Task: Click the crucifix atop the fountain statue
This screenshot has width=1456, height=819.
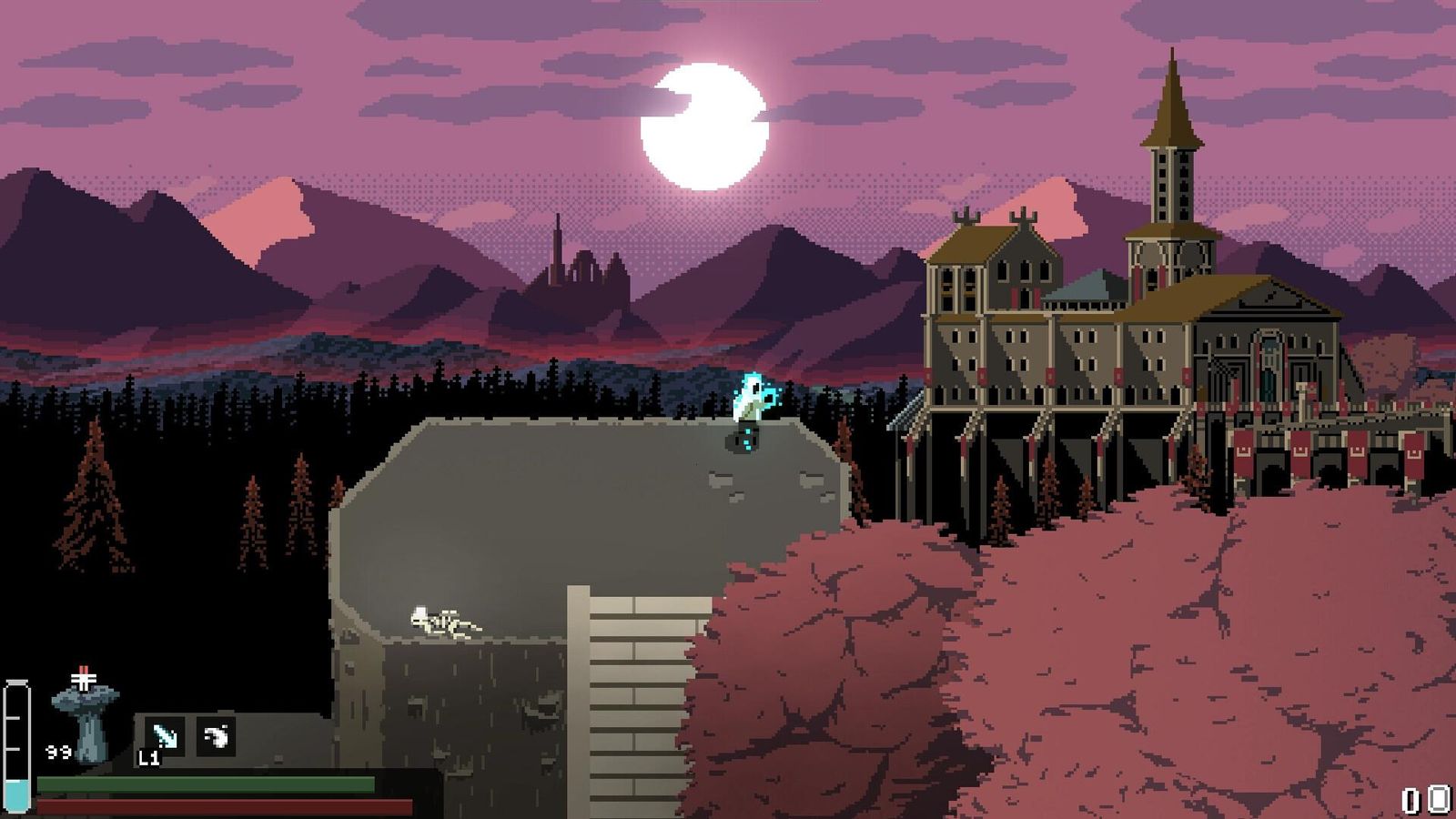Action: (x=83, y=679)
